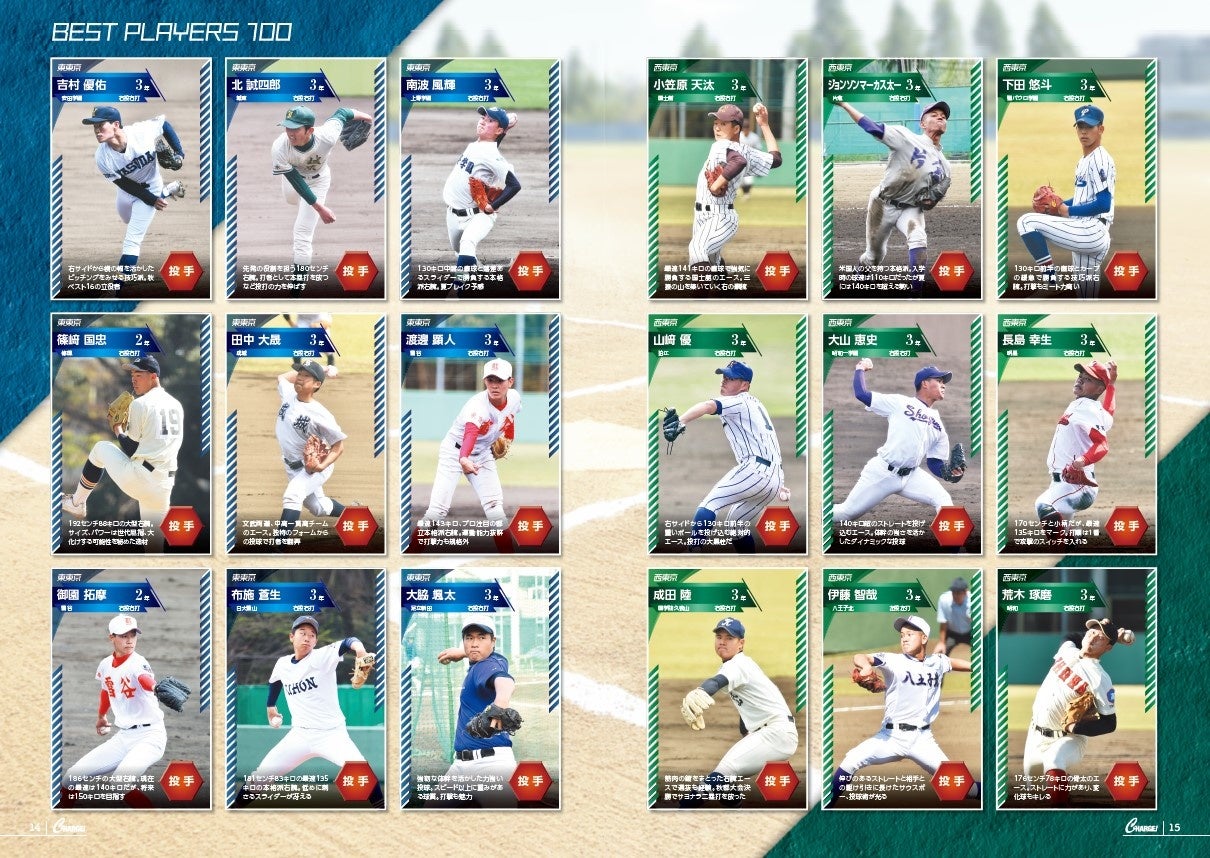1210x858 pixels.
Task: Select the 篠﨑 国忠 player card
Action: point(131,434)
